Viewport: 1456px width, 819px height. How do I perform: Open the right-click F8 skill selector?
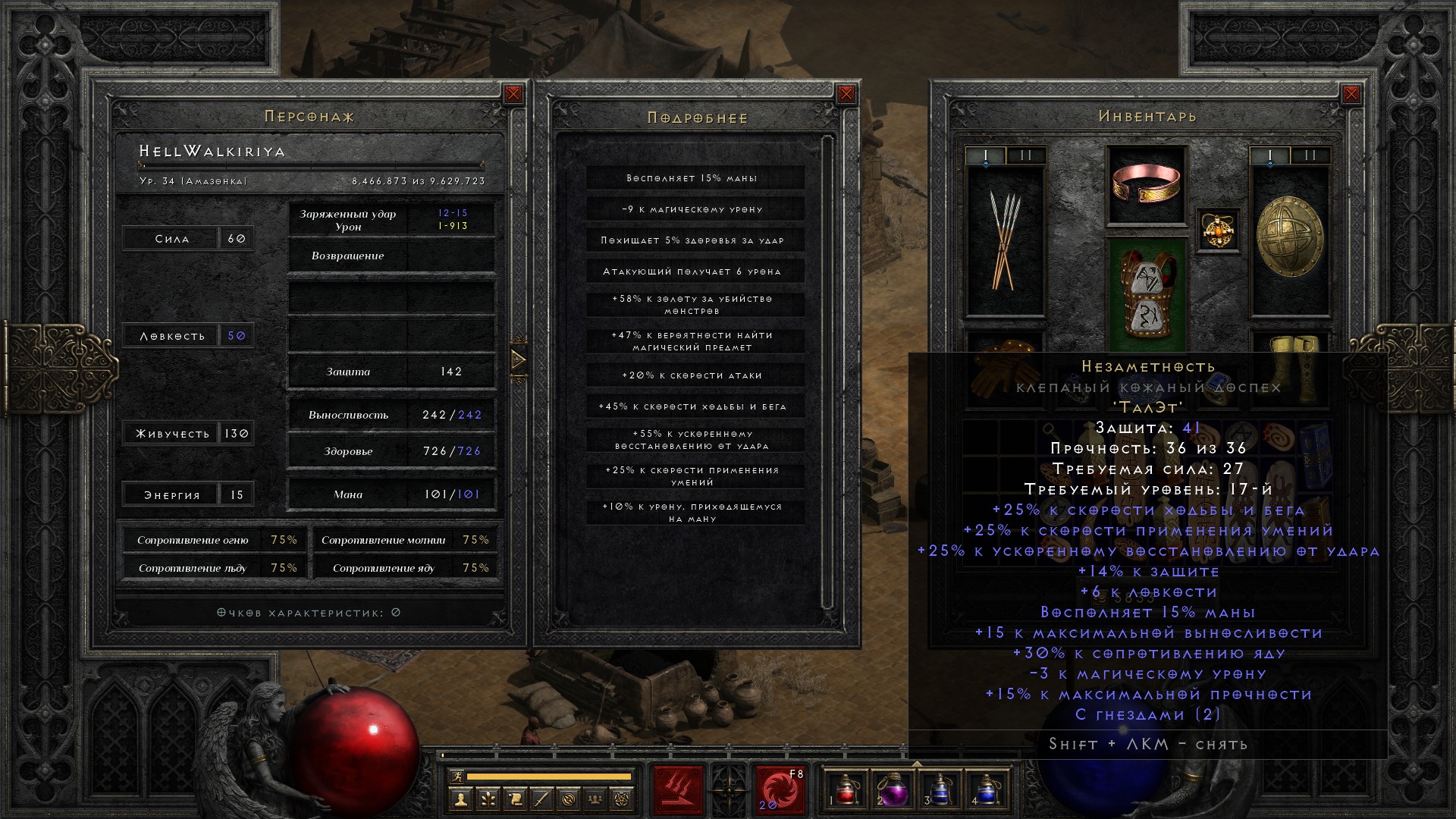click(x=780, y=791)
